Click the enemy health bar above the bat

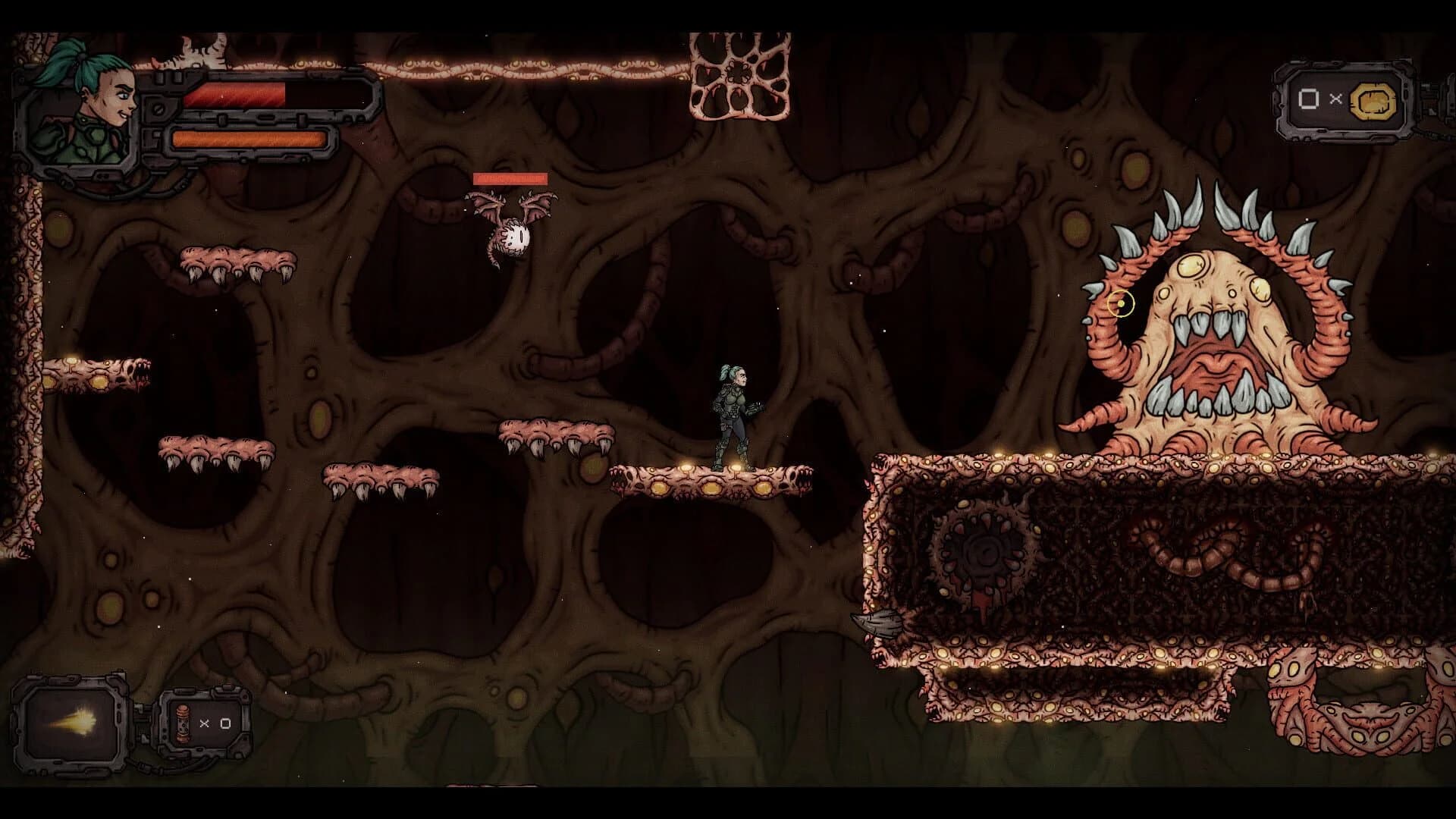point(510,179)
